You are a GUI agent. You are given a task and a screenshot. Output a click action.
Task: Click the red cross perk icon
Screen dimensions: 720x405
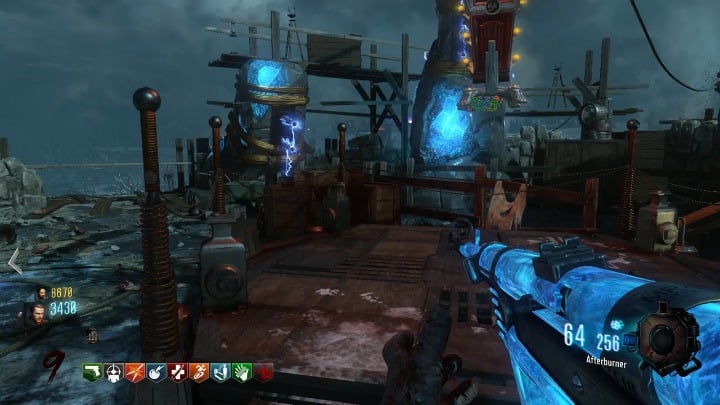[x=177, y=372]
